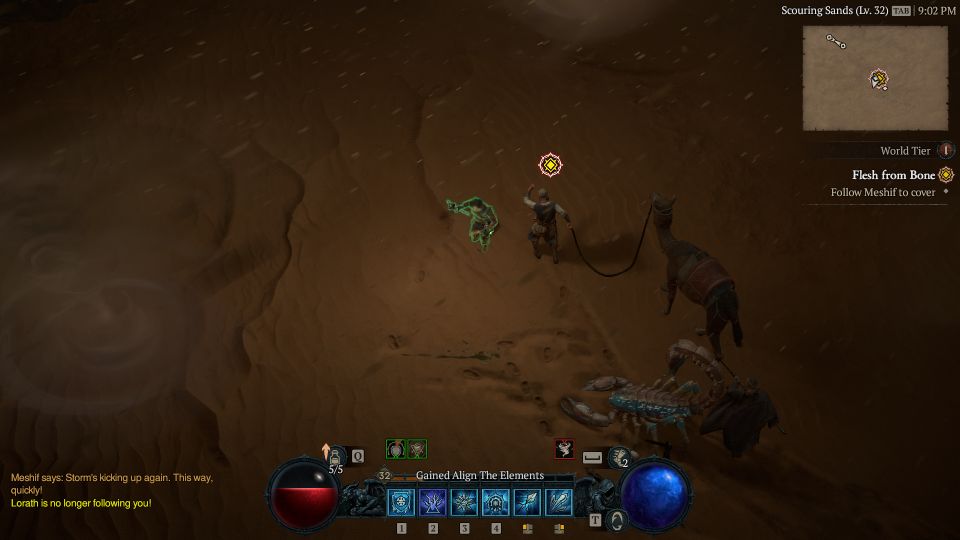Click the evade boot icon with 2 charges
The image size is (960, 540).
tap(620, 457)
